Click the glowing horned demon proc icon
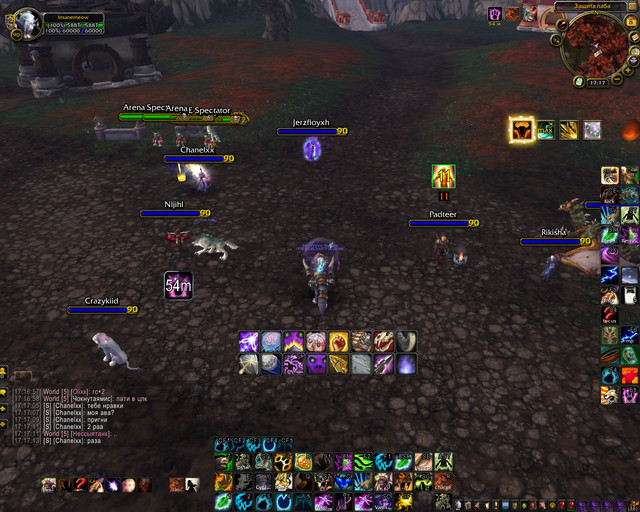 tap(521, 129)
